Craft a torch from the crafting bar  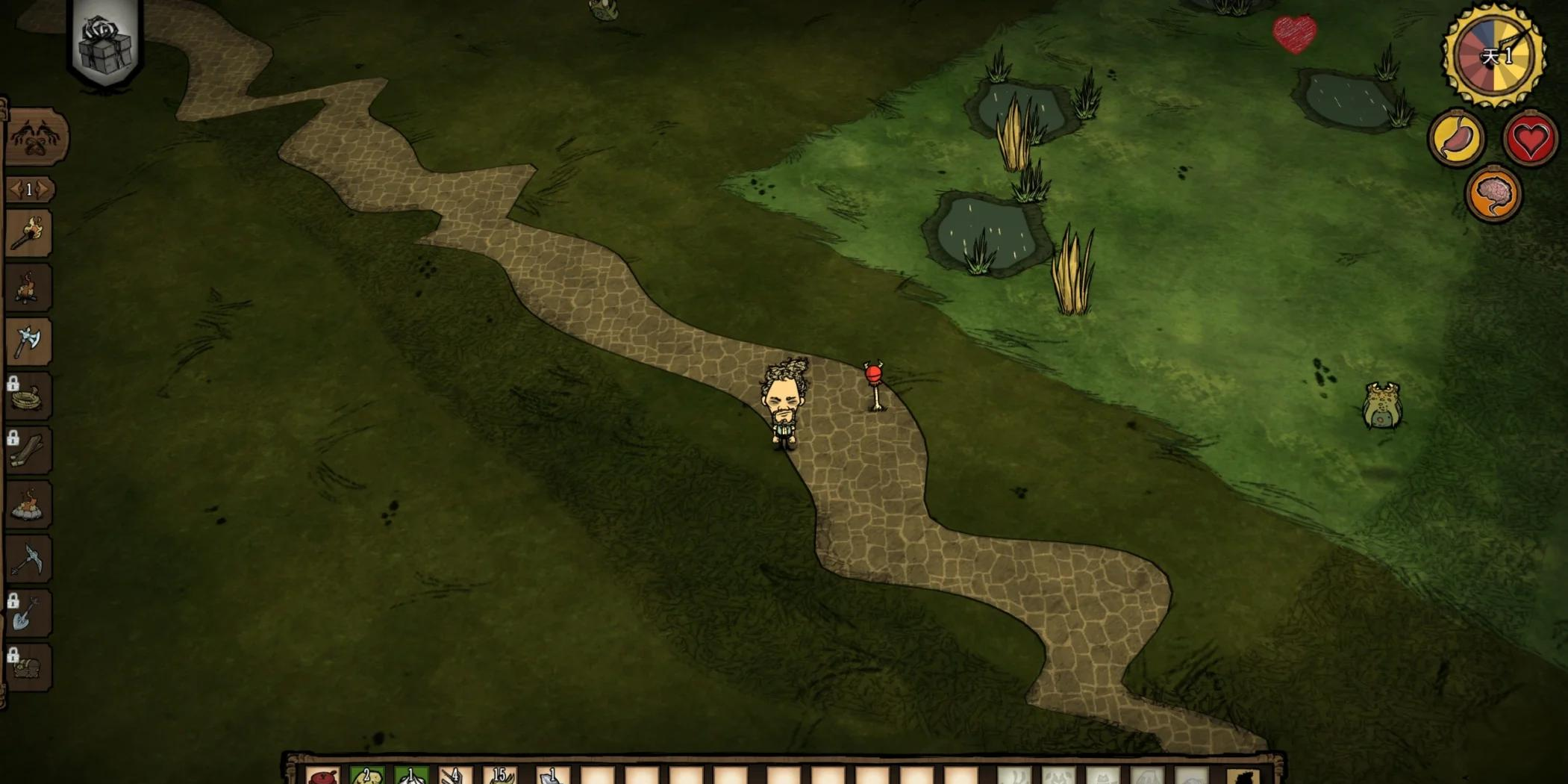[x=29, y=233]
